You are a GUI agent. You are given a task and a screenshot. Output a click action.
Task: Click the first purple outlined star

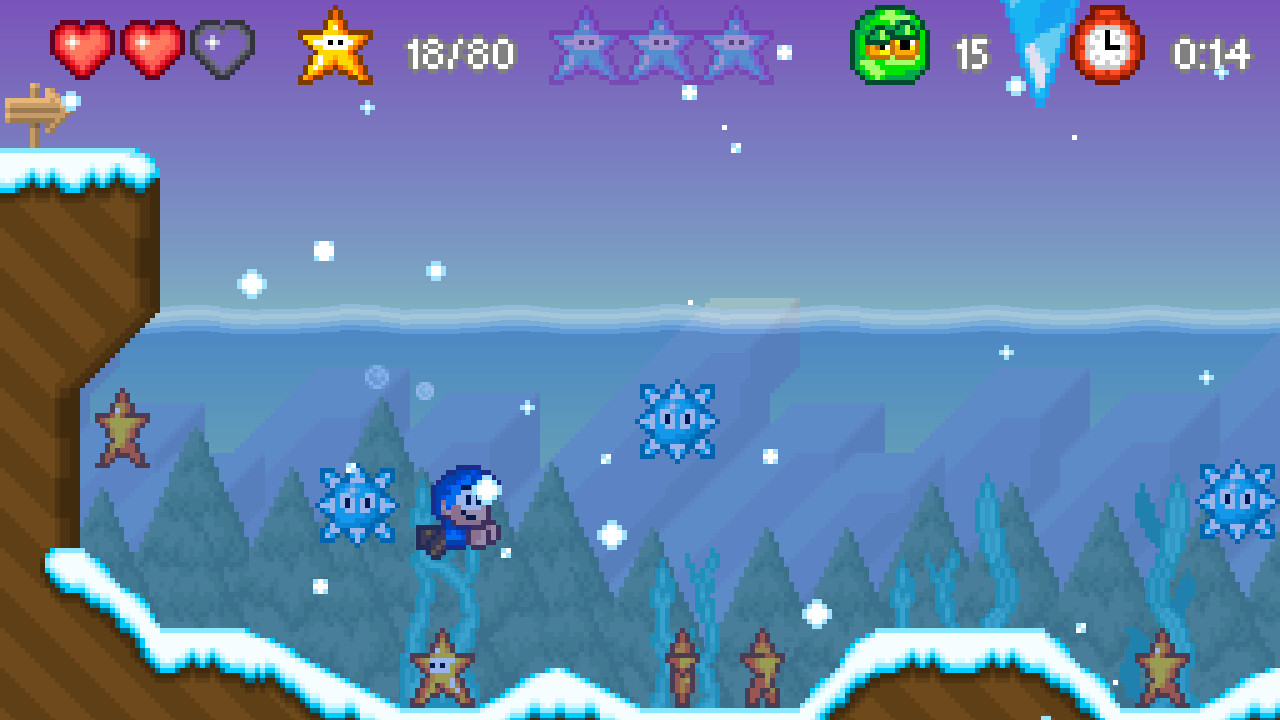tap(586, 45)
